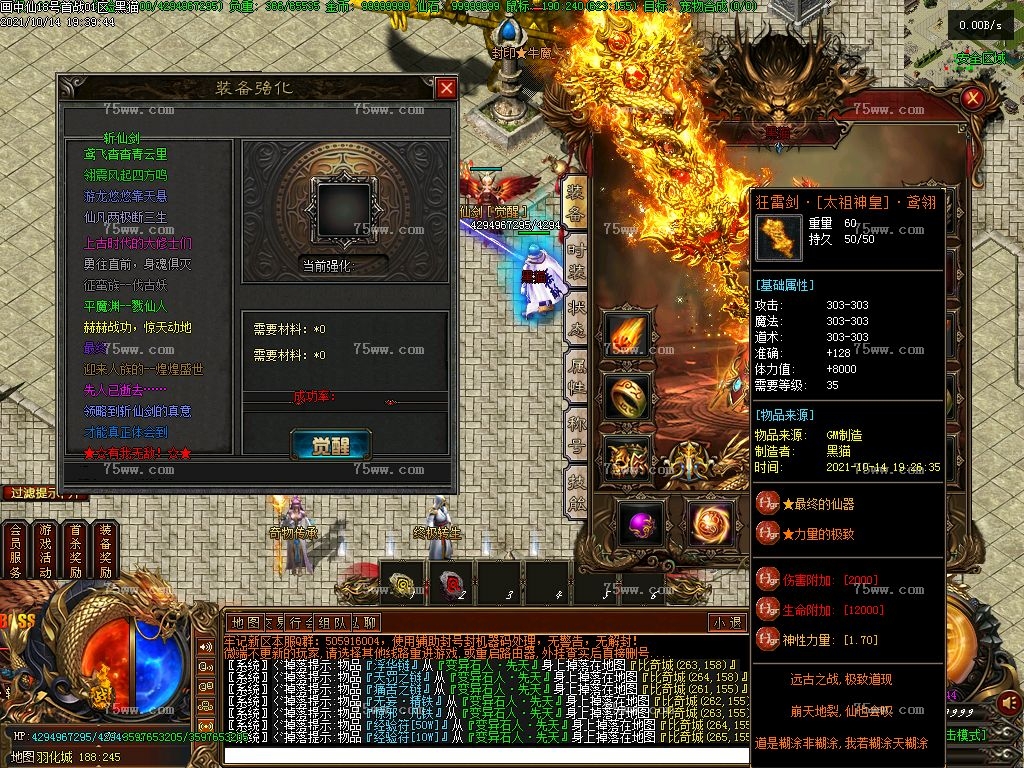Screen dimensions: 1024x768
Task: Open 装备奖励 equipment rewards
Action: pos(106,550)
